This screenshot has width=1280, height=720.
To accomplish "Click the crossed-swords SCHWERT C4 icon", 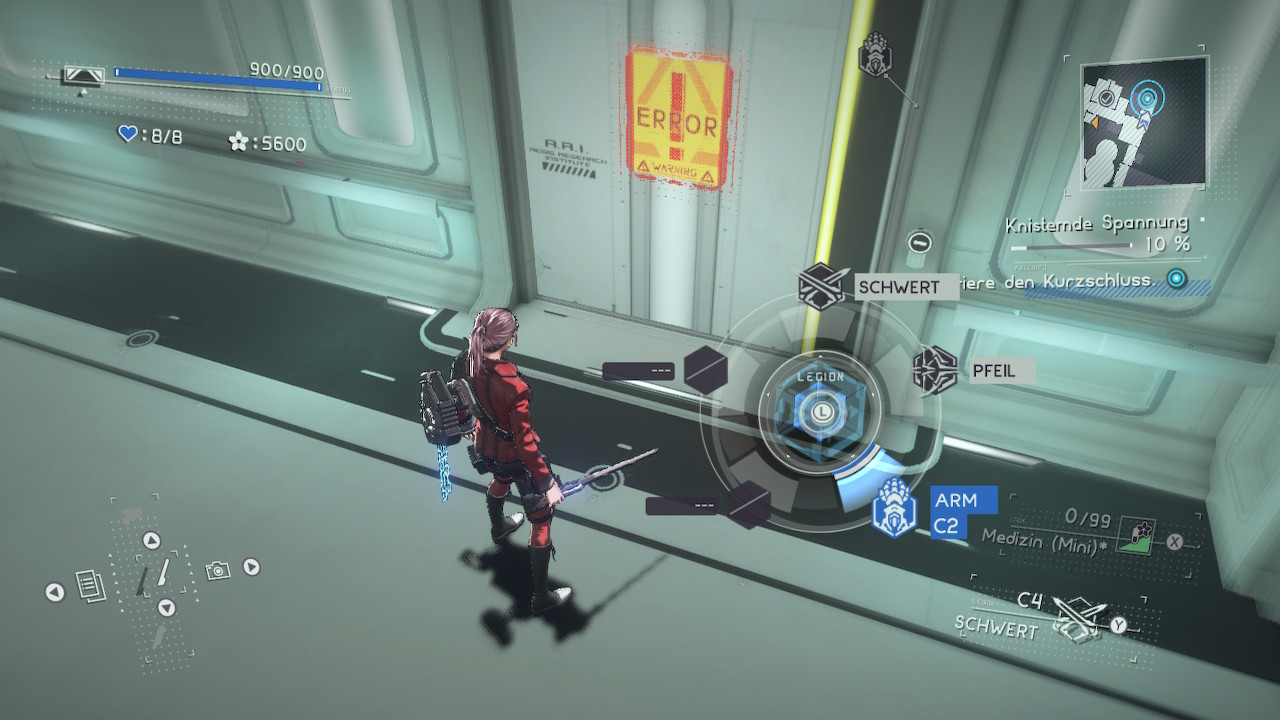I will pos(1075,618).
